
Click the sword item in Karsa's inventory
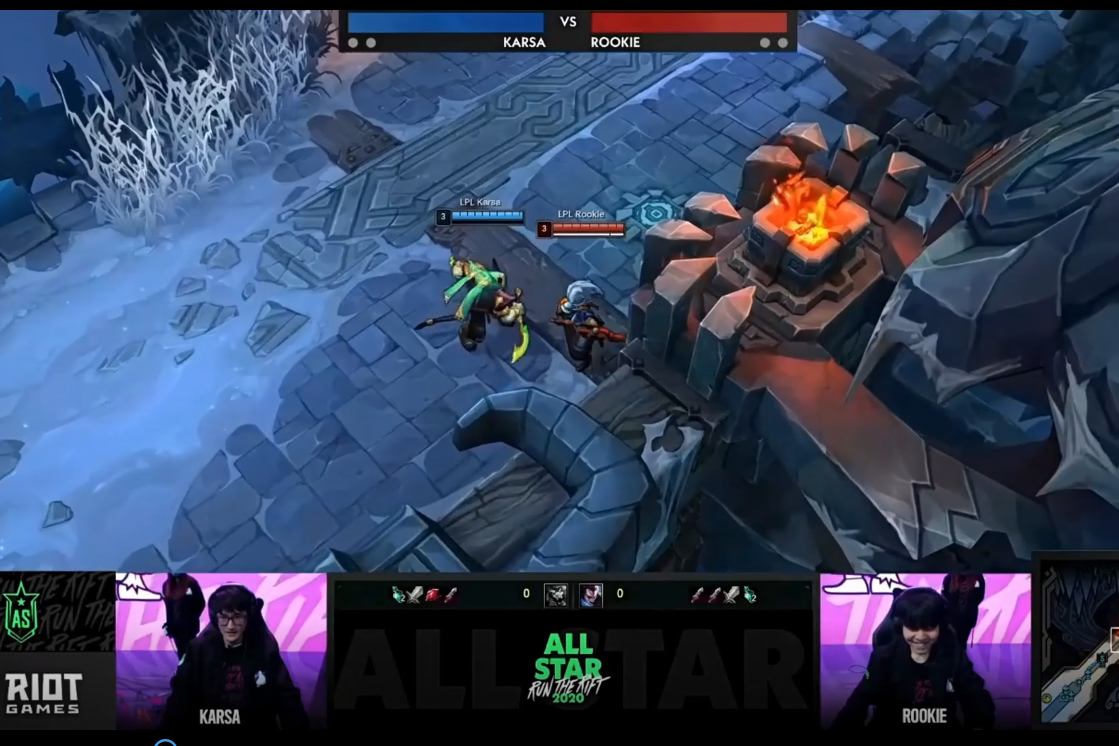pyautogui.click(x=416, y=595)
